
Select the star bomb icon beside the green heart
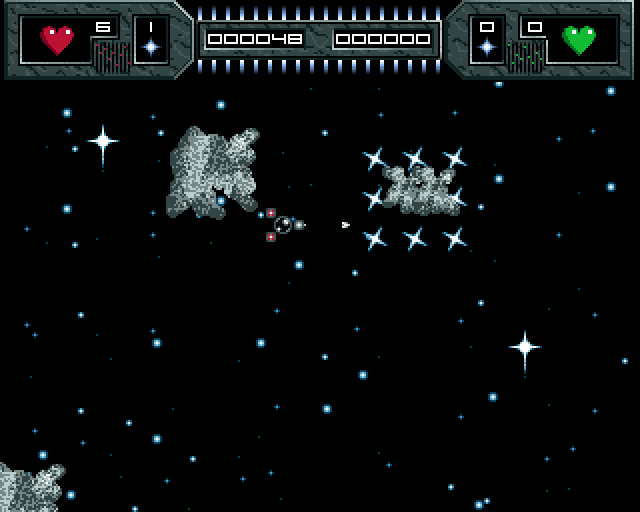pyautogui.click(x=487, y=46)
